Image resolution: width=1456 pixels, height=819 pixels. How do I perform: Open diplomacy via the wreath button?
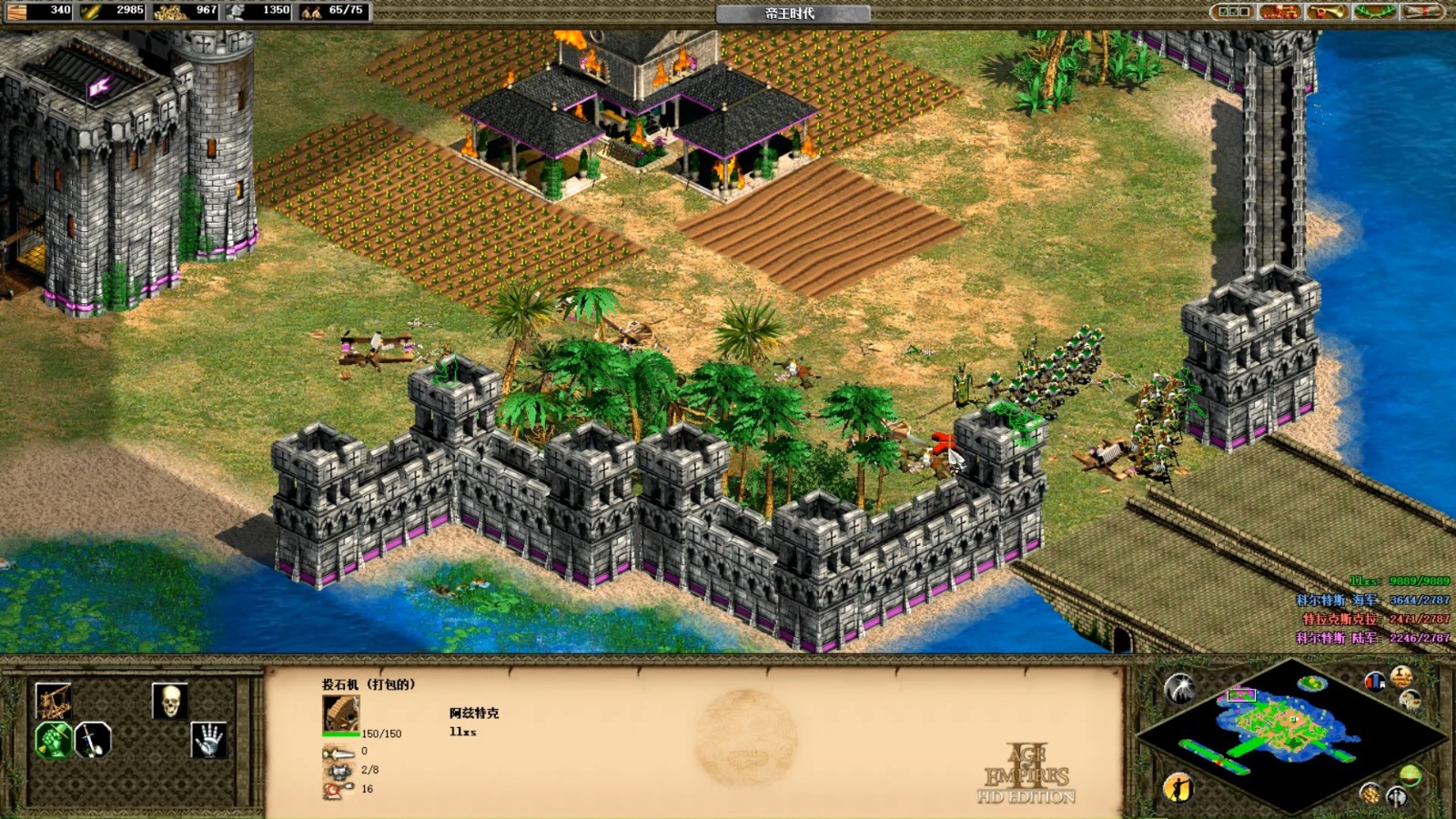(1374, 12)
